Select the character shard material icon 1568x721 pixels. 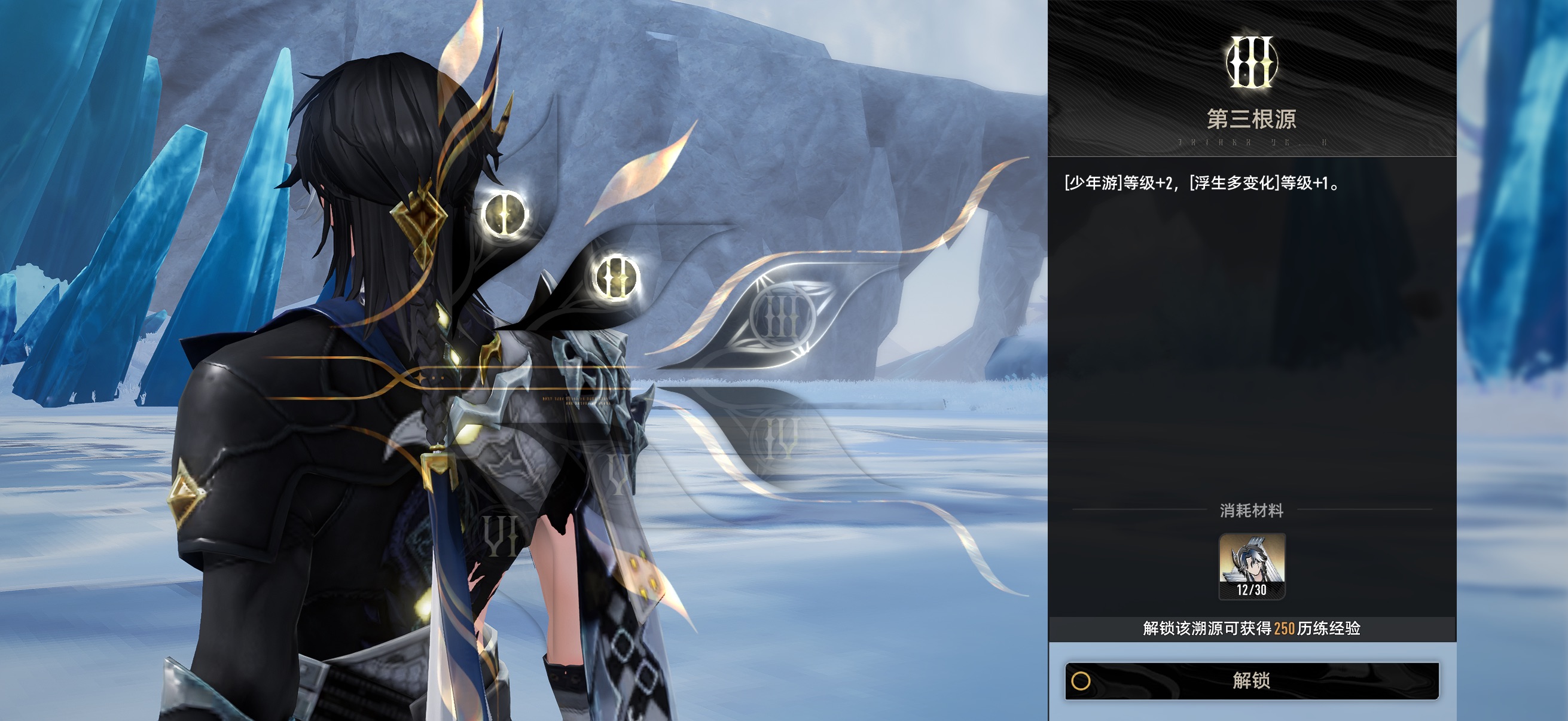[1252, 565]
